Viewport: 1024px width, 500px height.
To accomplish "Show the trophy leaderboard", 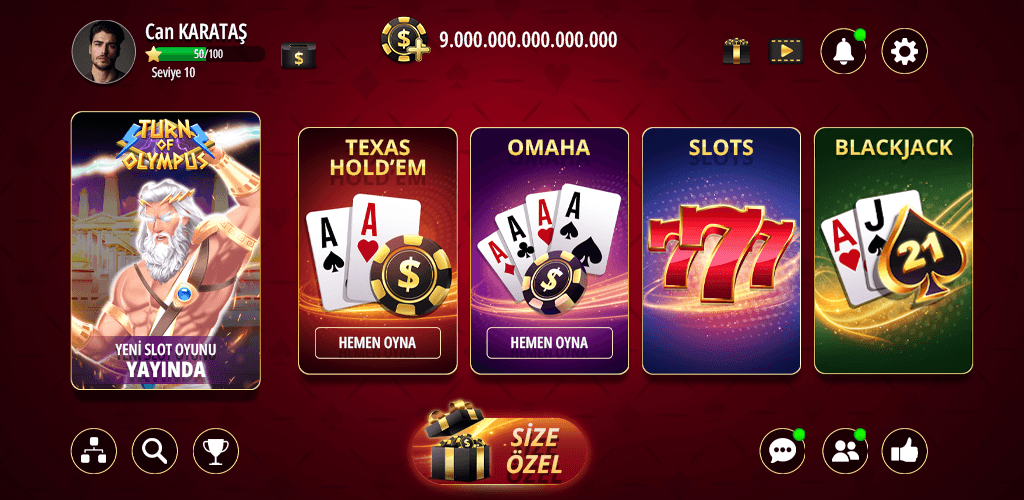I will tap(215, 451).
